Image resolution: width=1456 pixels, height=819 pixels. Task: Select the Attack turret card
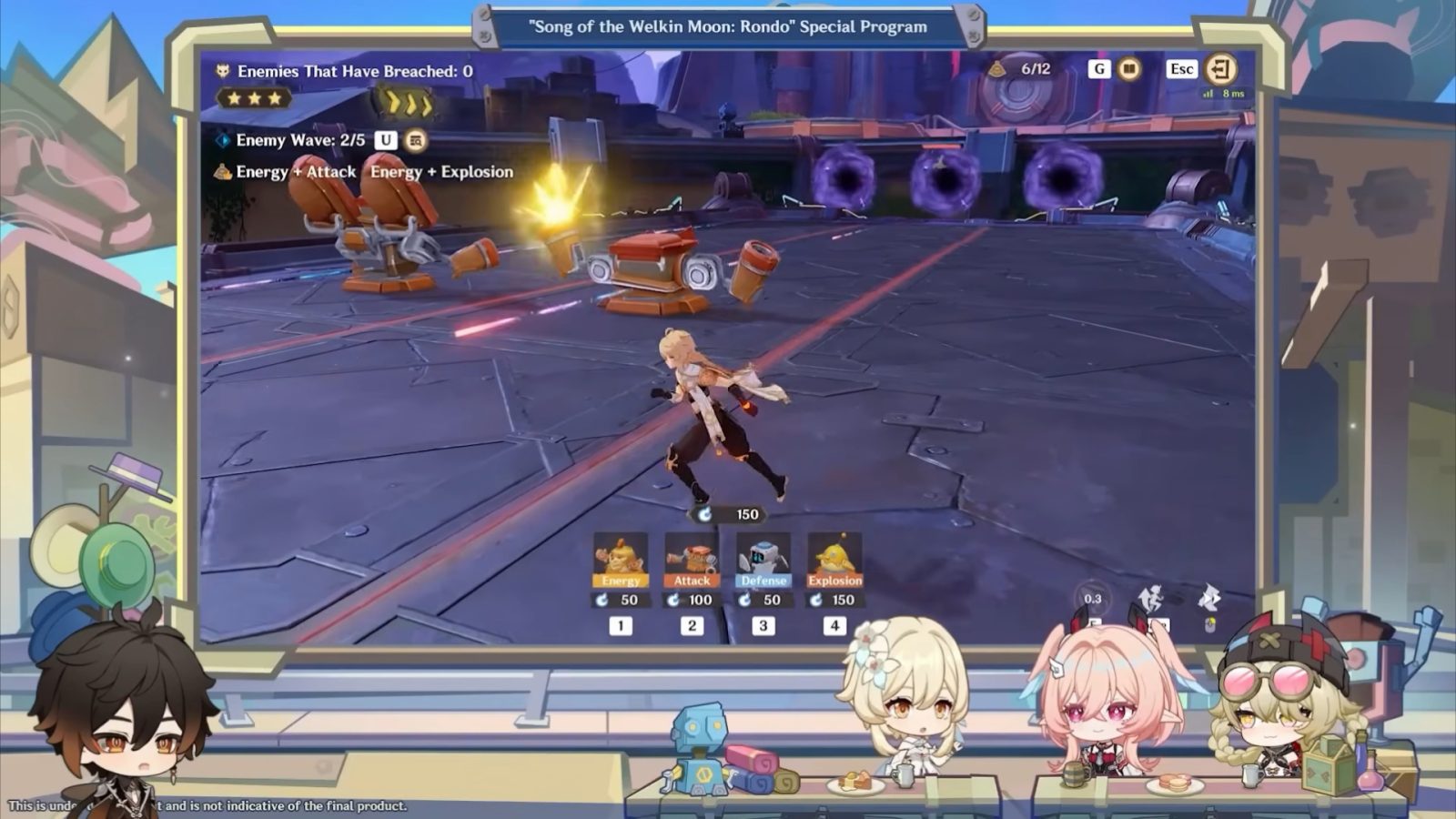click(693, 558)
